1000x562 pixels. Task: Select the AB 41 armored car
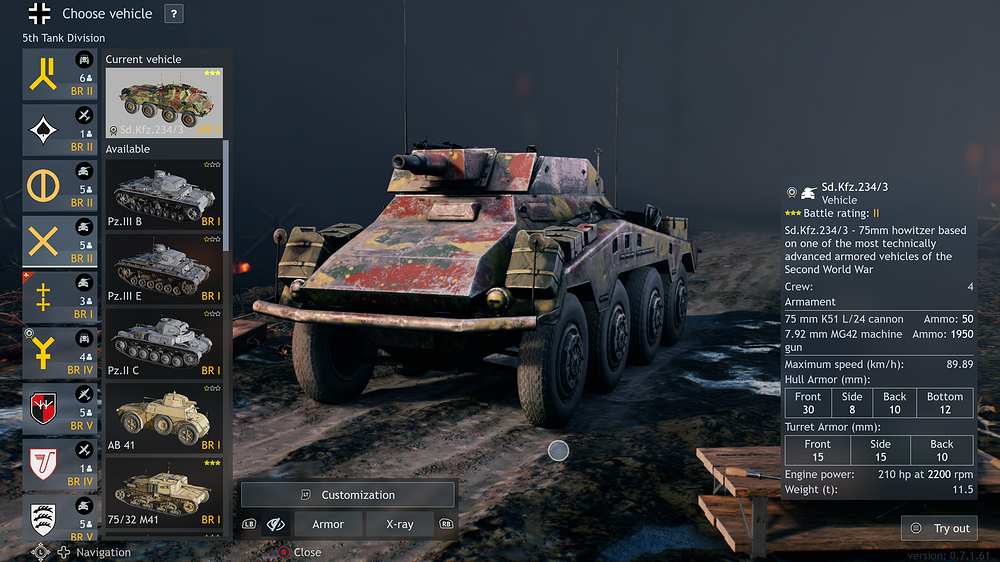[165, 416]
